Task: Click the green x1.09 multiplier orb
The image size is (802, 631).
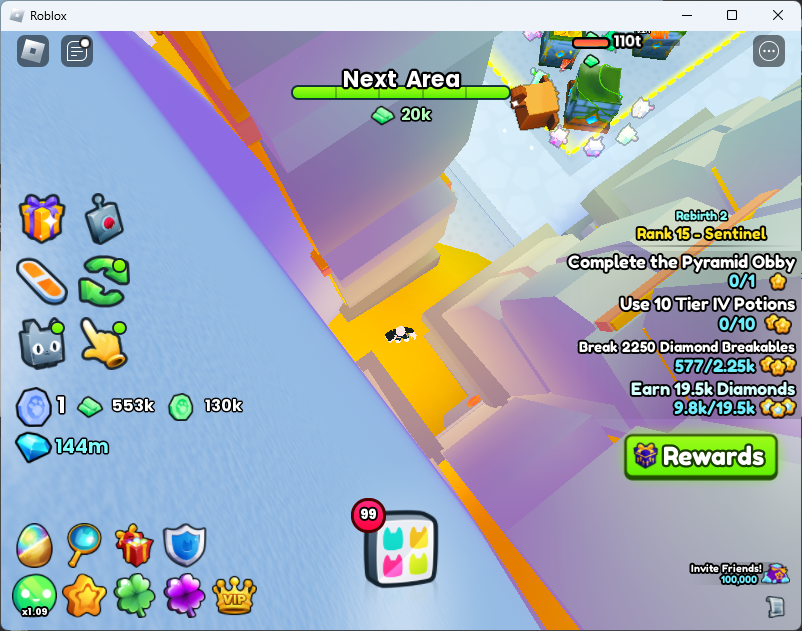Action: pyautogui.click(x=34, y=596)
